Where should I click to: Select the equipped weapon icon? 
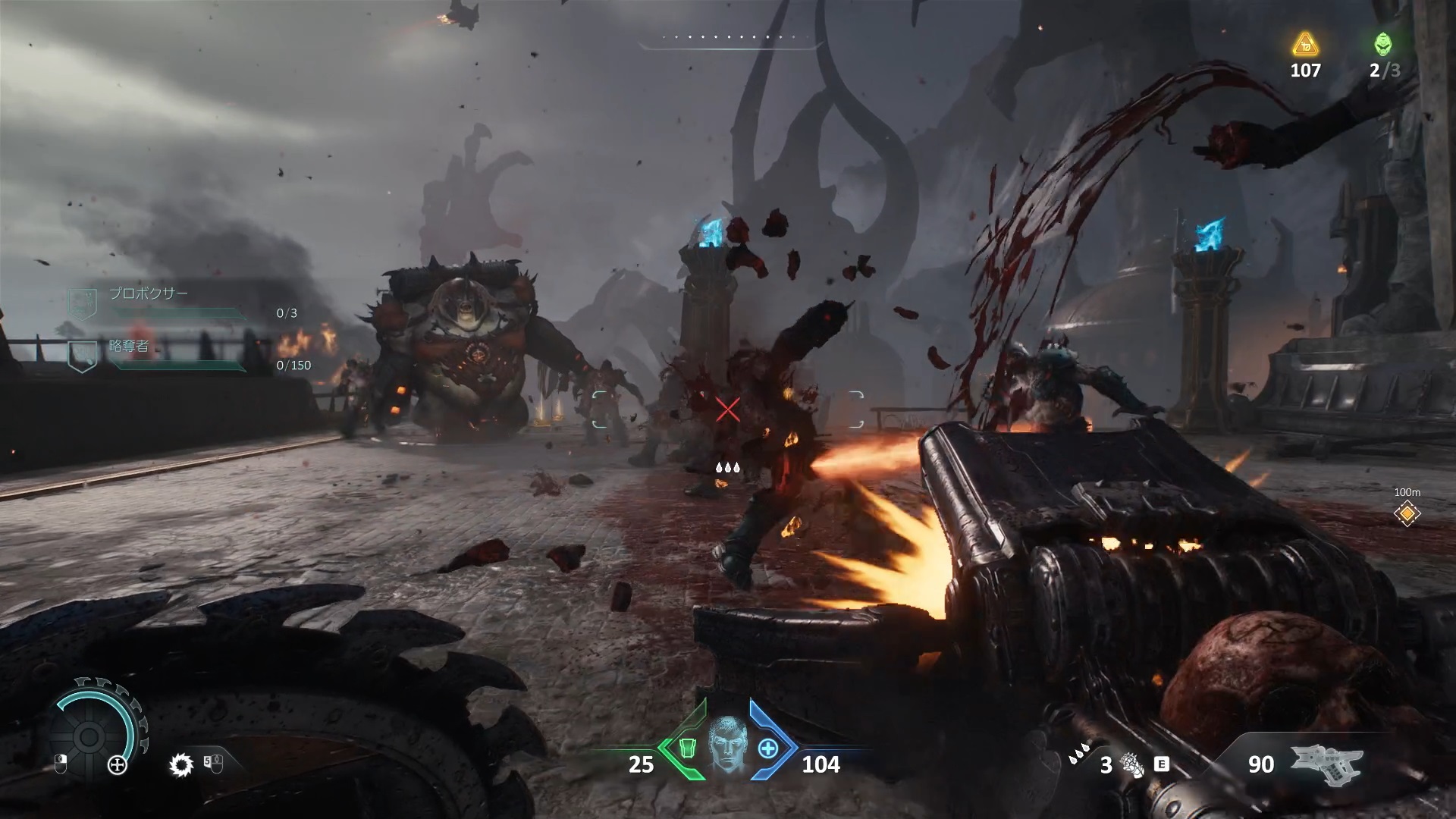1326,762
